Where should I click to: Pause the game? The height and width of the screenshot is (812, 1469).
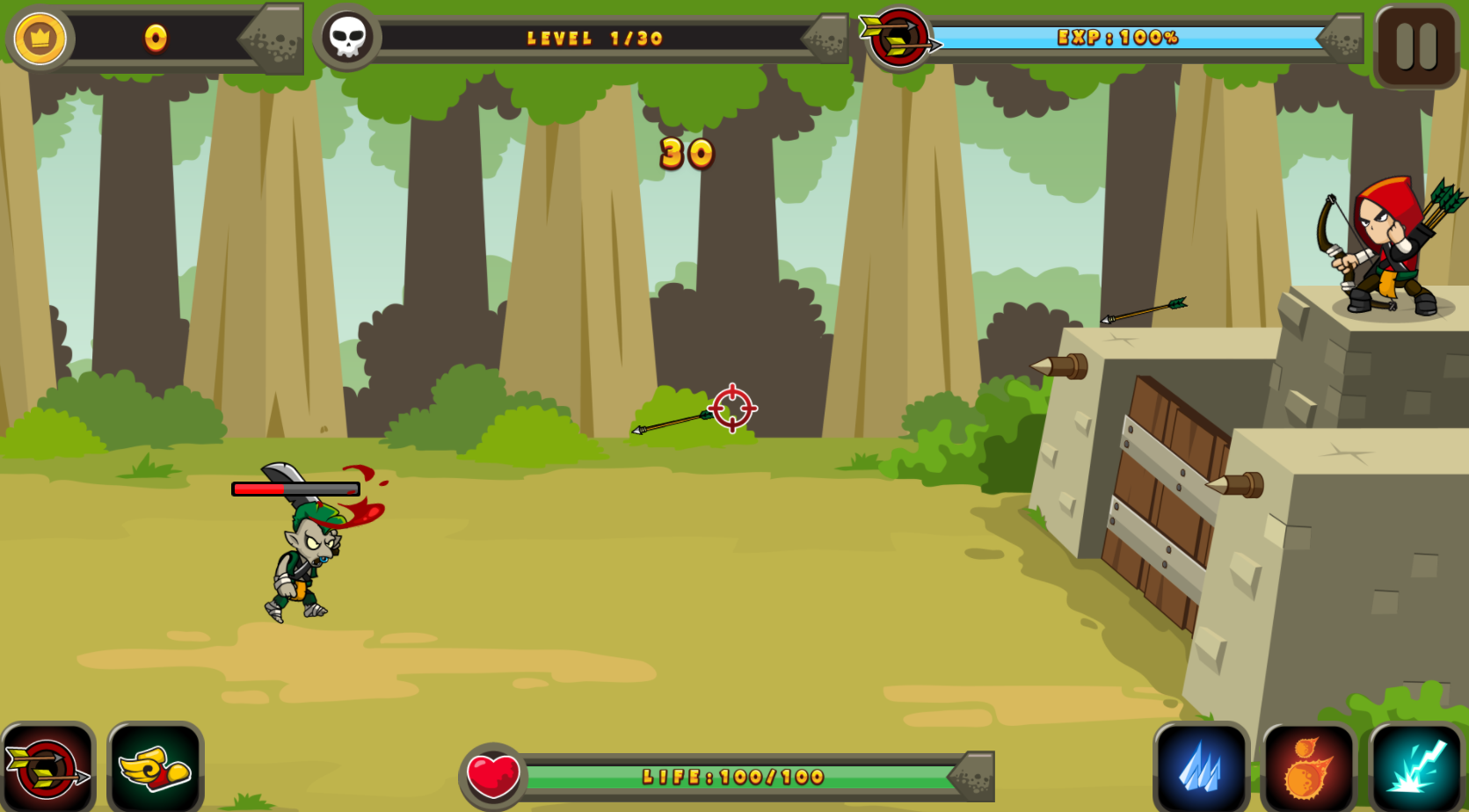pos(1416,46)
